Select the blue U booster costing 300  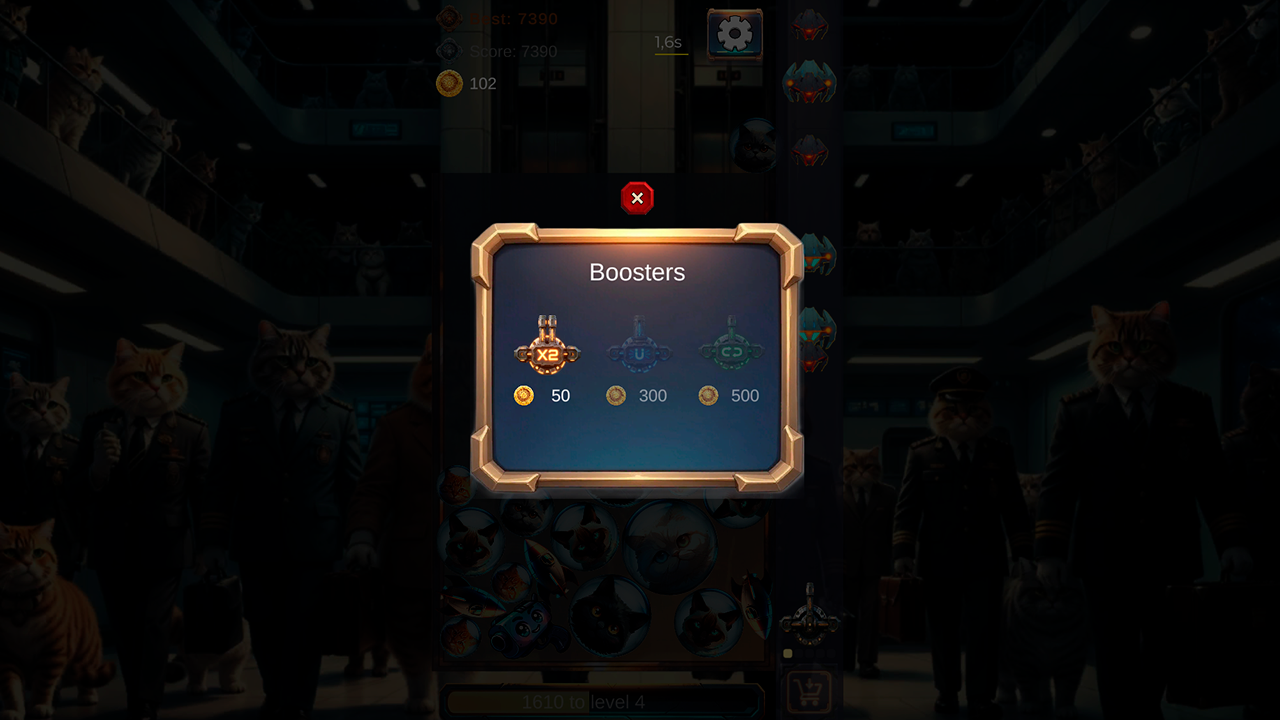click(638, 352)
